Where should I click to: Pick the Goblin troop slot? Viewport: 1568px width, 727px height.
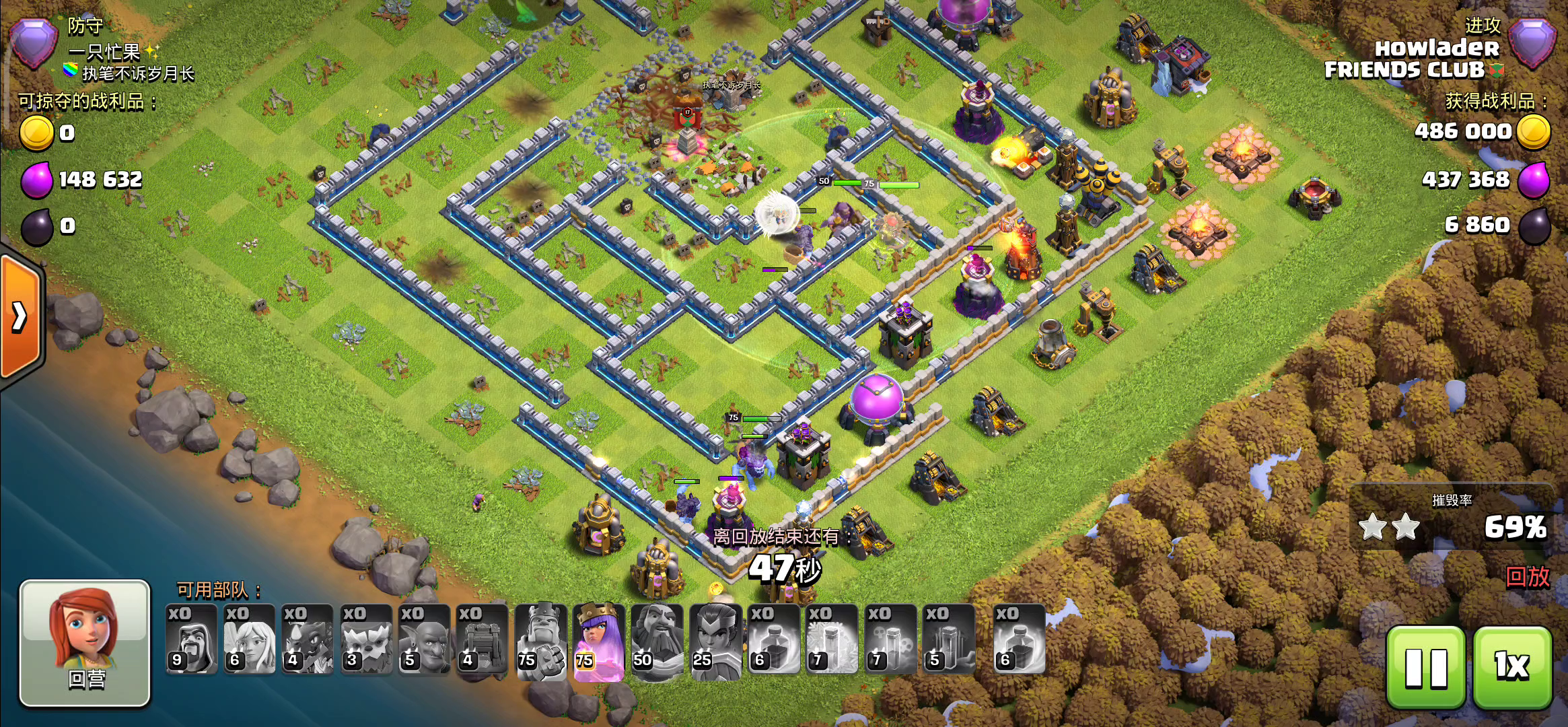[424, 639]
